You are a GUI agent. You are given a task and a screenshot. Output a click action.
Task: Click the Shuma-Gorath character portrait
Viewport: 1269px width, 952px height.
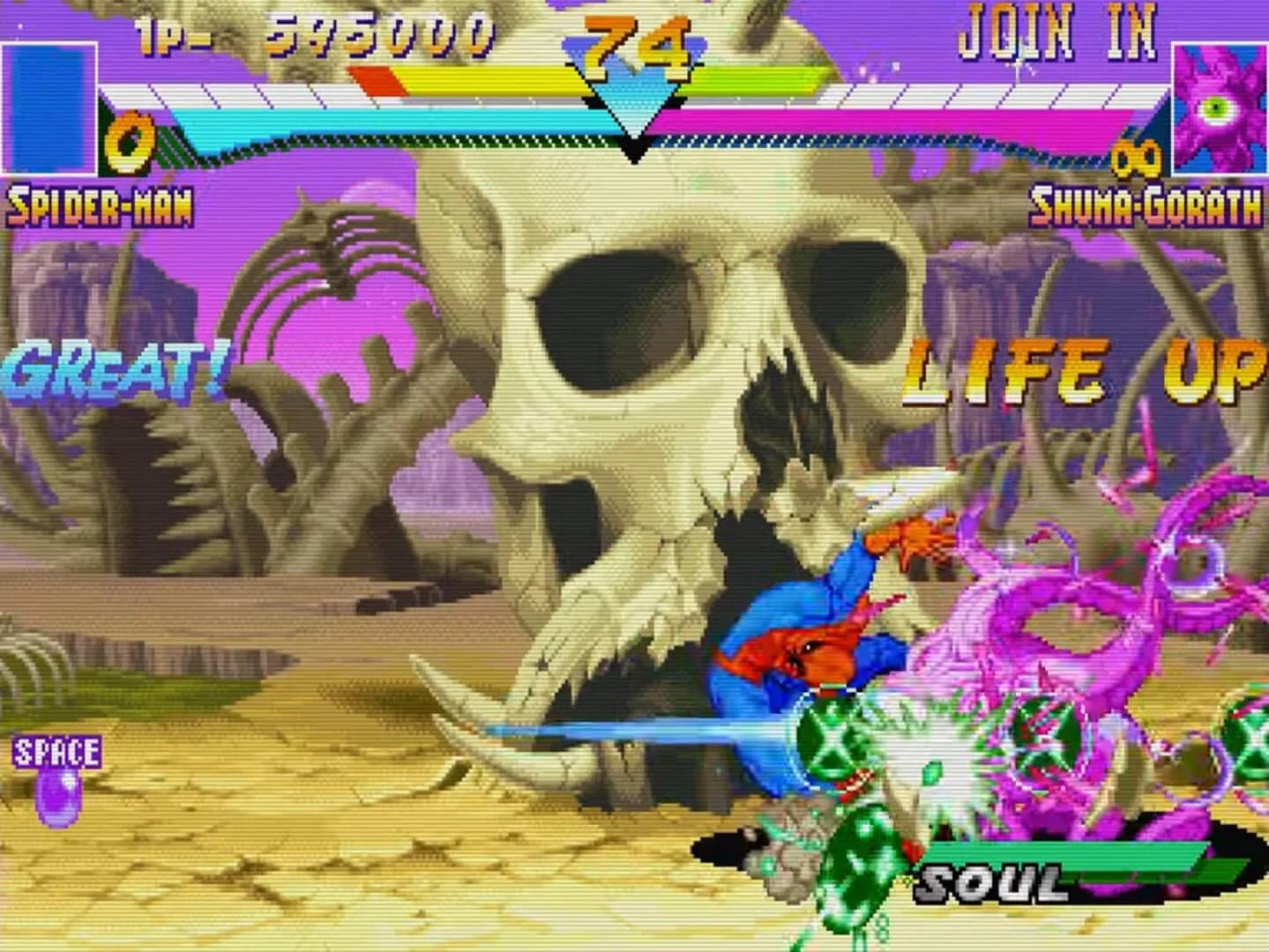[1220, 106]
